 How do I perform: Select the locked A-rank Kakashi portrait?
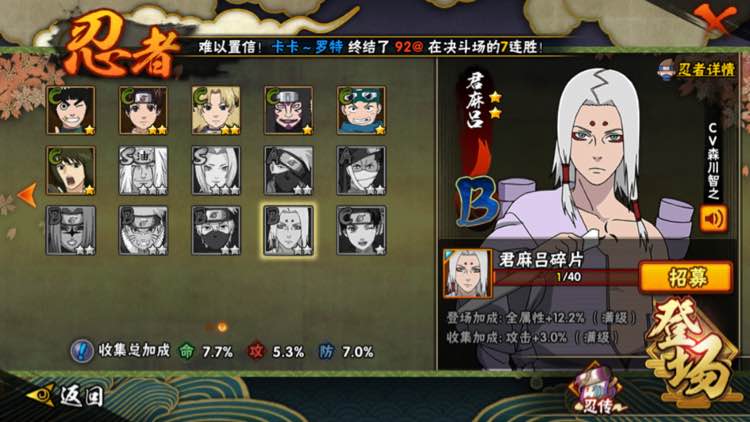pyautogui.click(x=288, y=171)
